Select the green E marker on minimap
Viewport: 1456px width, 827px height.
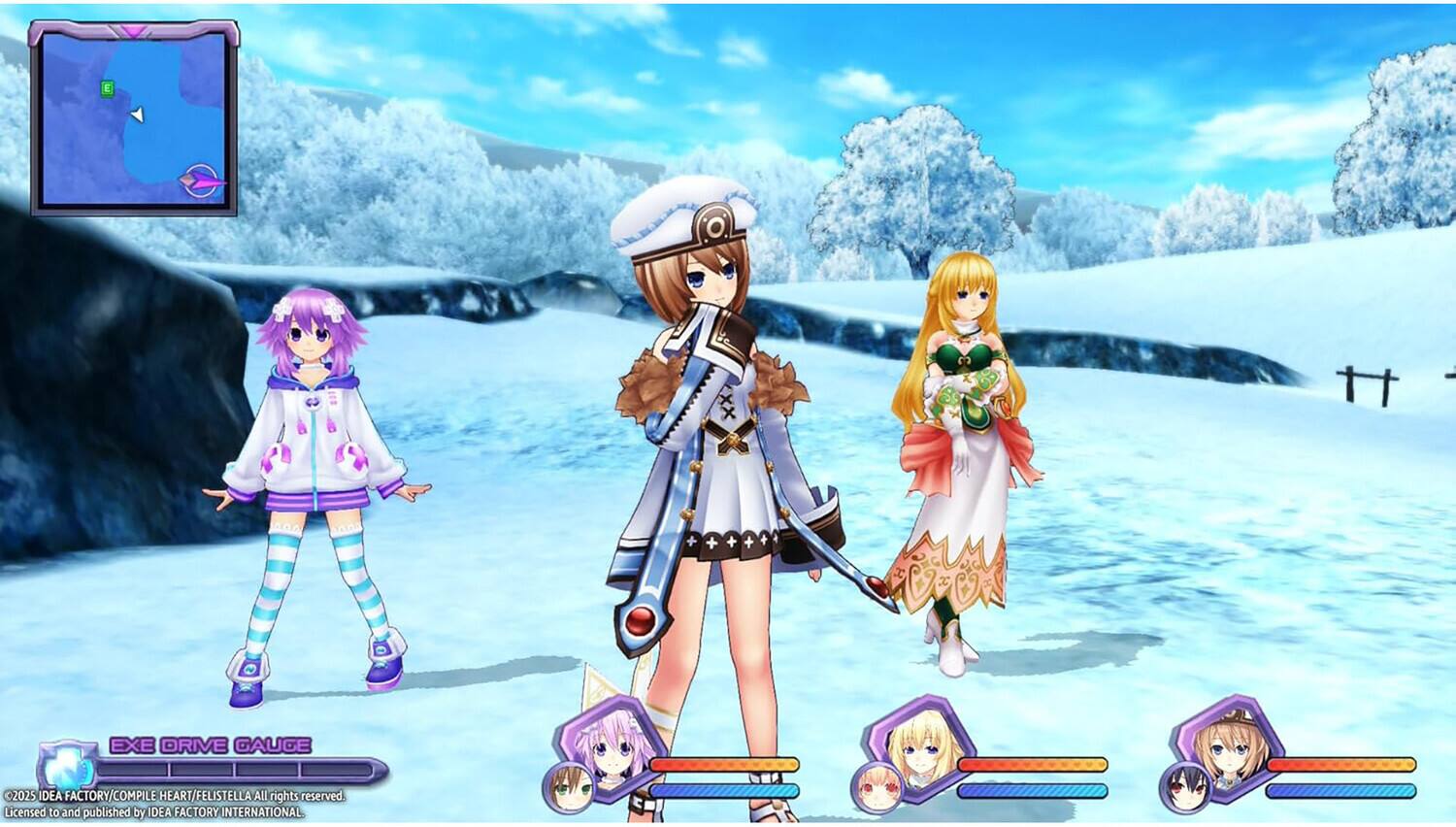107,88
